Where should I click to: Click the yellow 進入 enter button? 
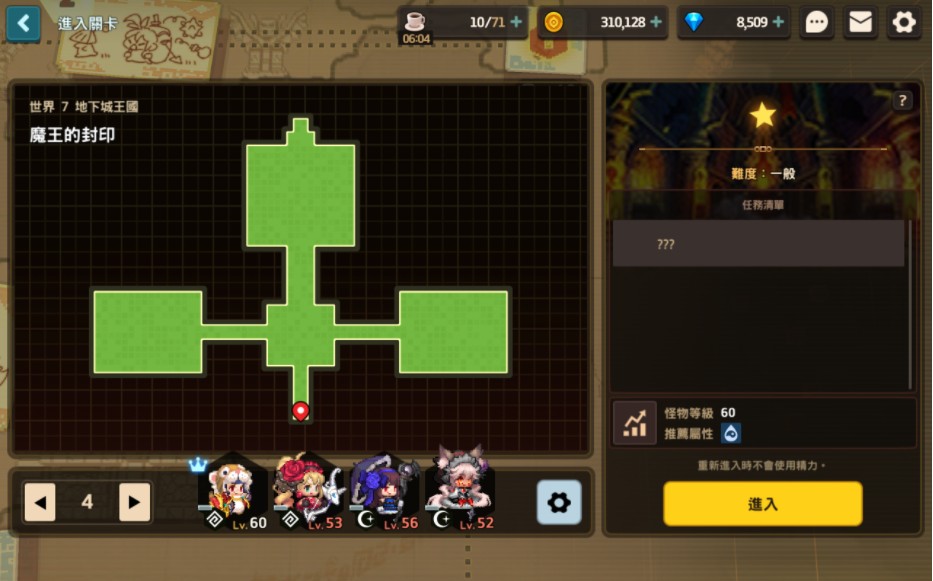pyautogui.click(x=762, y=504)
